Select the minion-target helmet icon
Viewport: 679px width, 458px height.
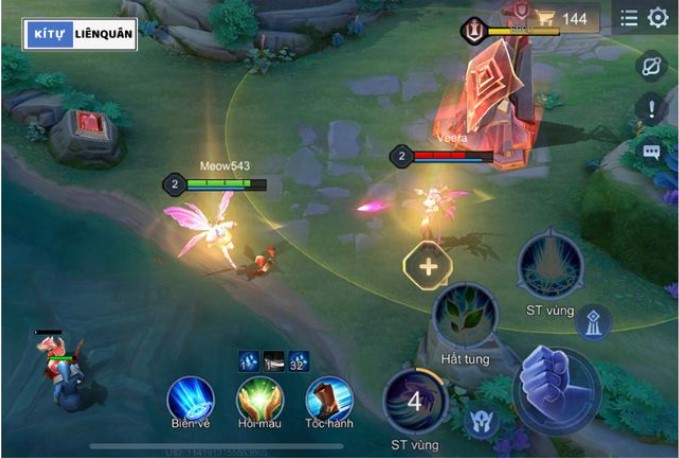tap(483, 421)
